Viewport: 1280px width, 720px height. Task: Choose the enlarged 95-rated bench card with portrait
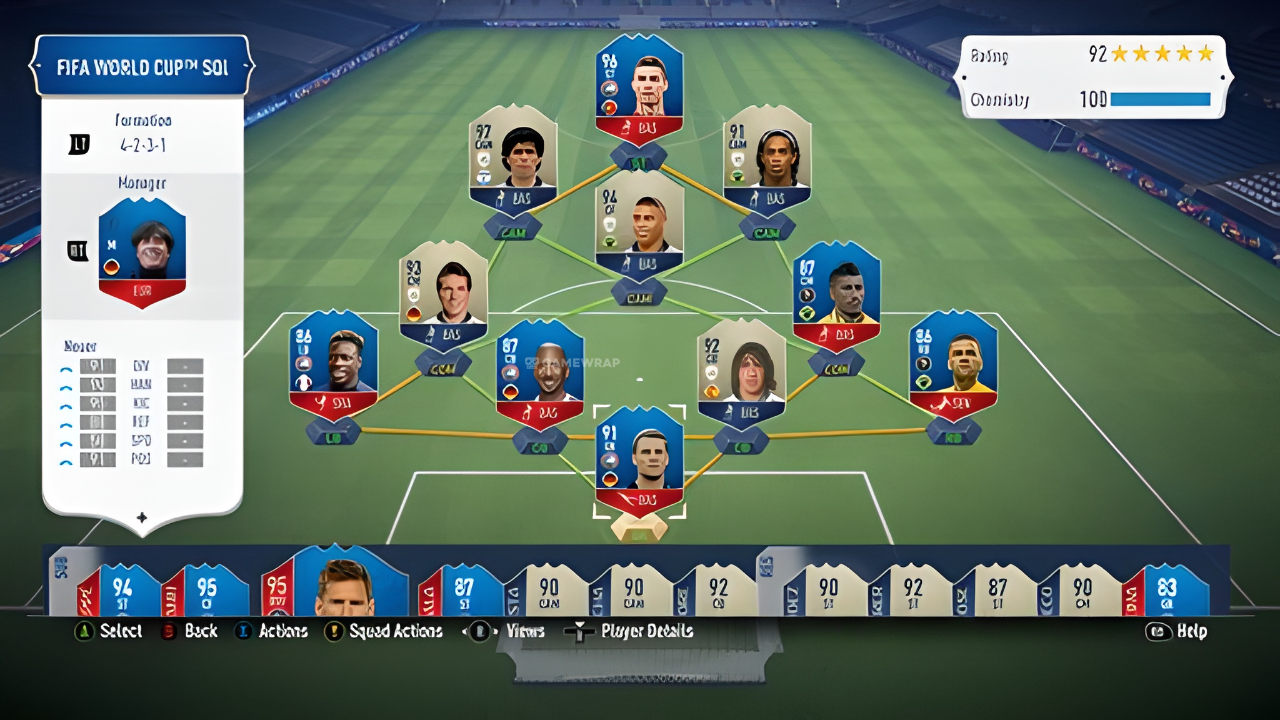(x=335, y=583)
